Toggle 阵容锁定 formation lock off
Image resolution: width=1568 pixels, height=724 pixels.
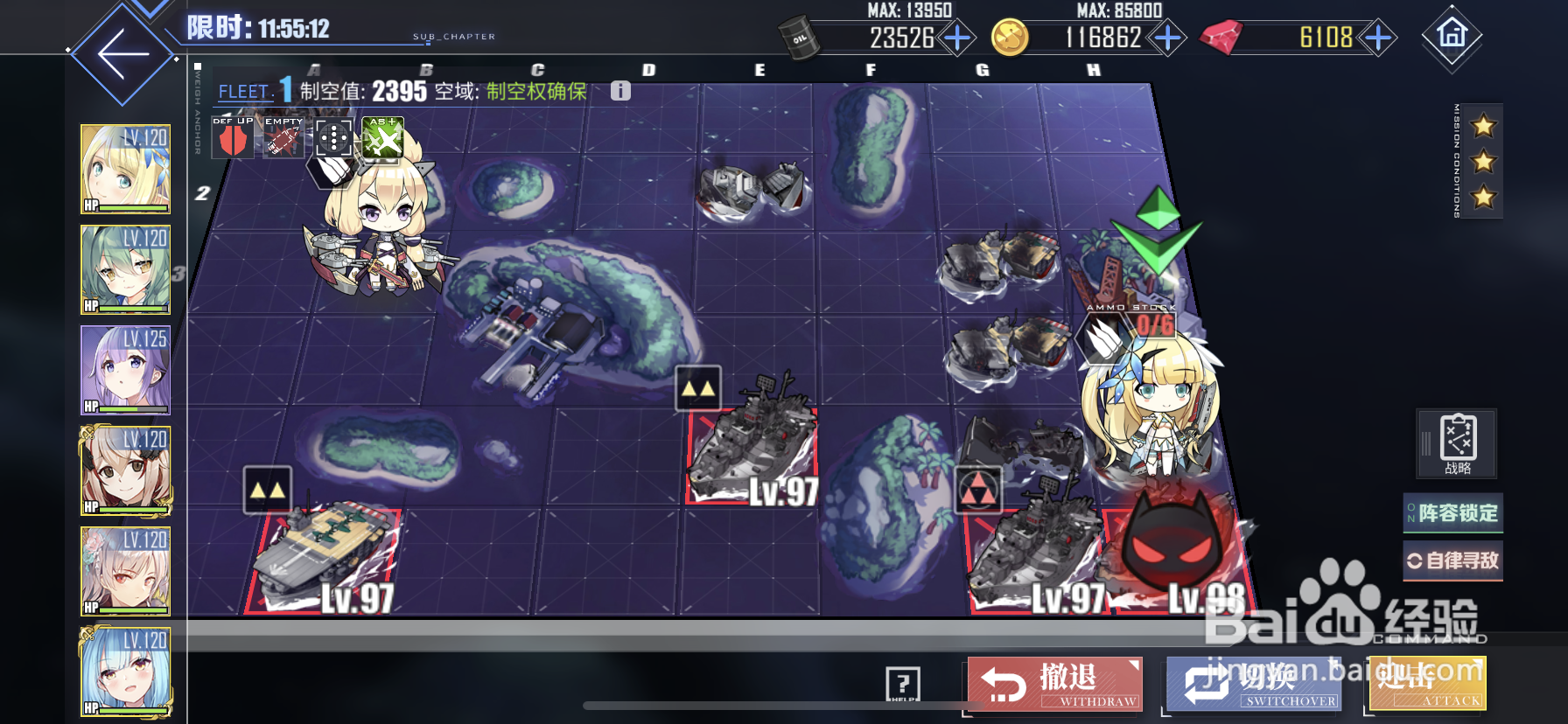1452,513
